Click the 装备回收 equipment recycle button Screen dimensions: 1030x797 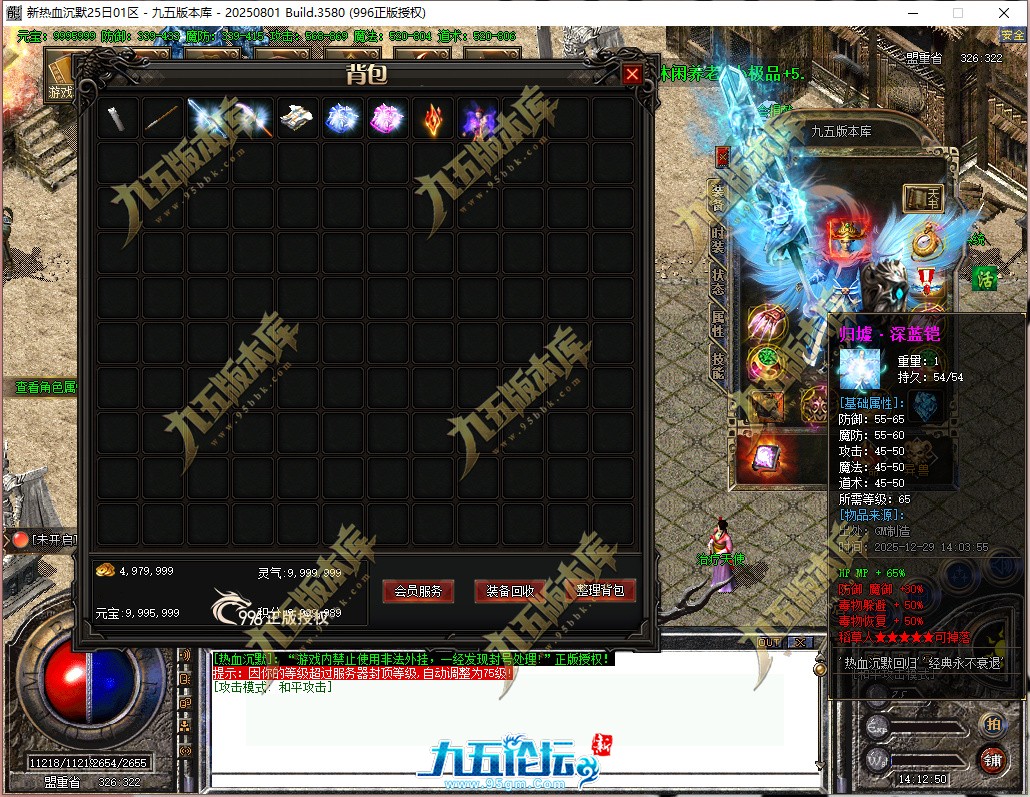coord(510,591)
